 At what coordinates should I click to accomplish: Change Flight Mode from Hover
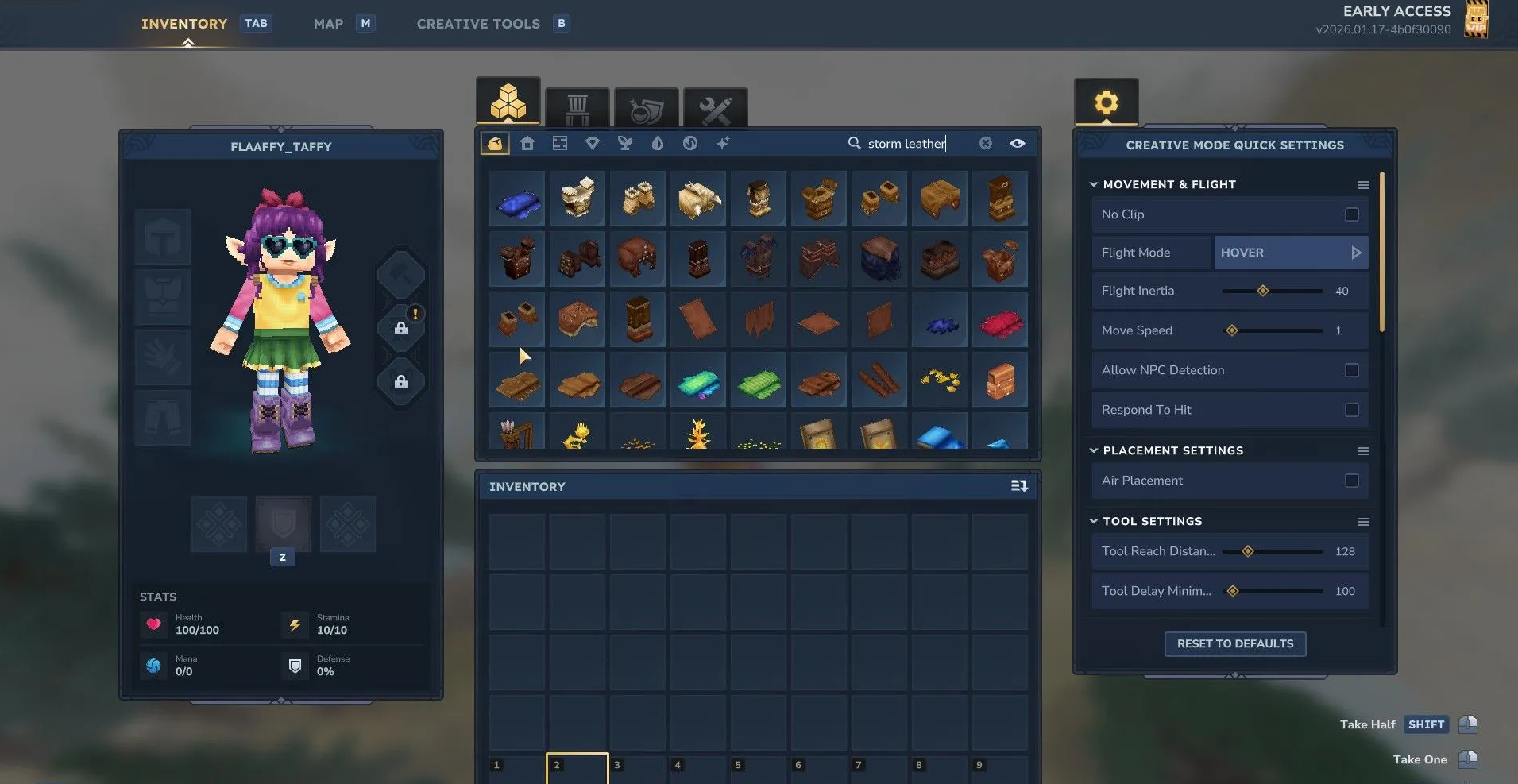(1356, 253)
